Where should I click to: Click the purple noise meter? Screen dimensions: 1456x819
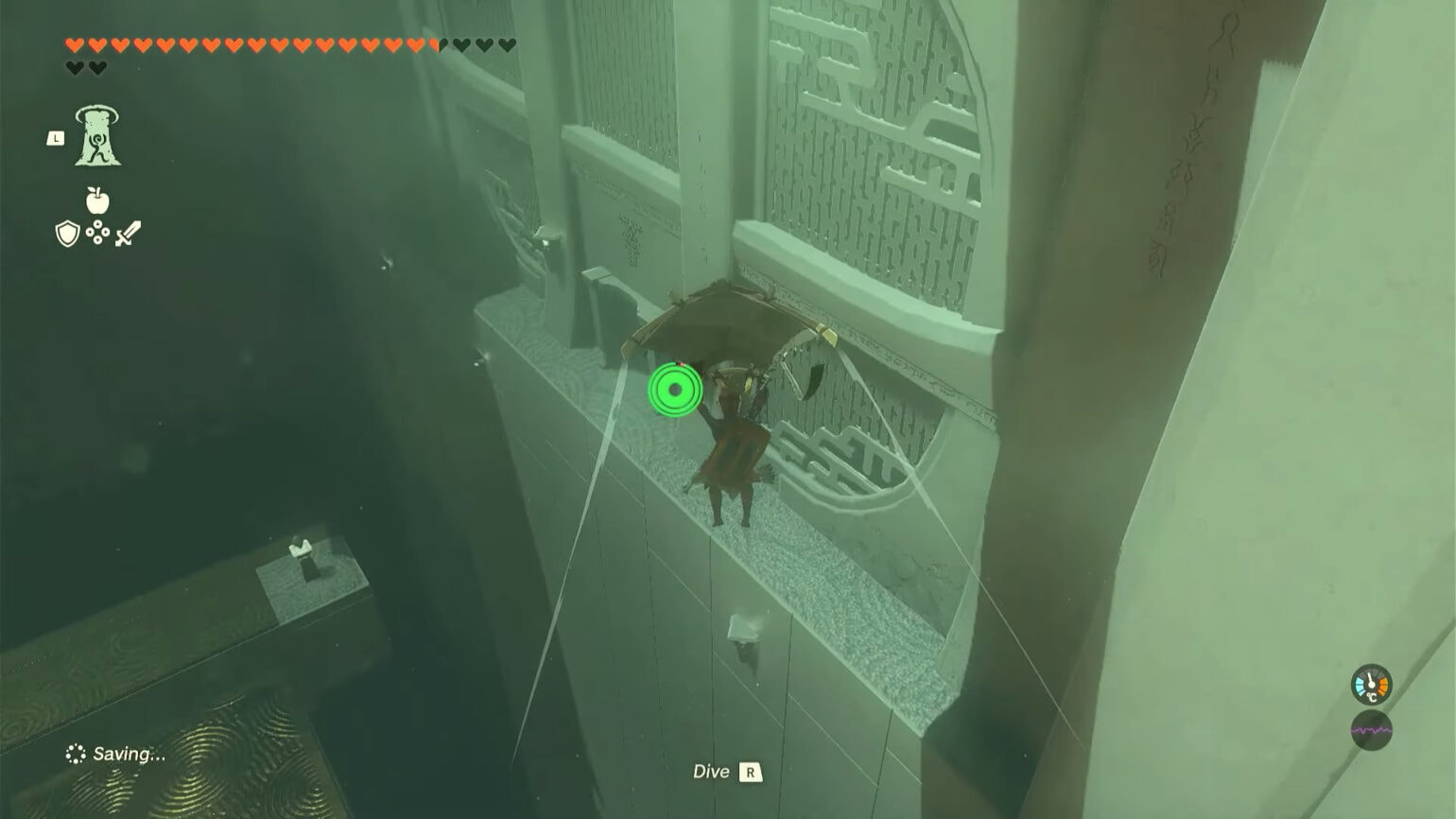1371,730
